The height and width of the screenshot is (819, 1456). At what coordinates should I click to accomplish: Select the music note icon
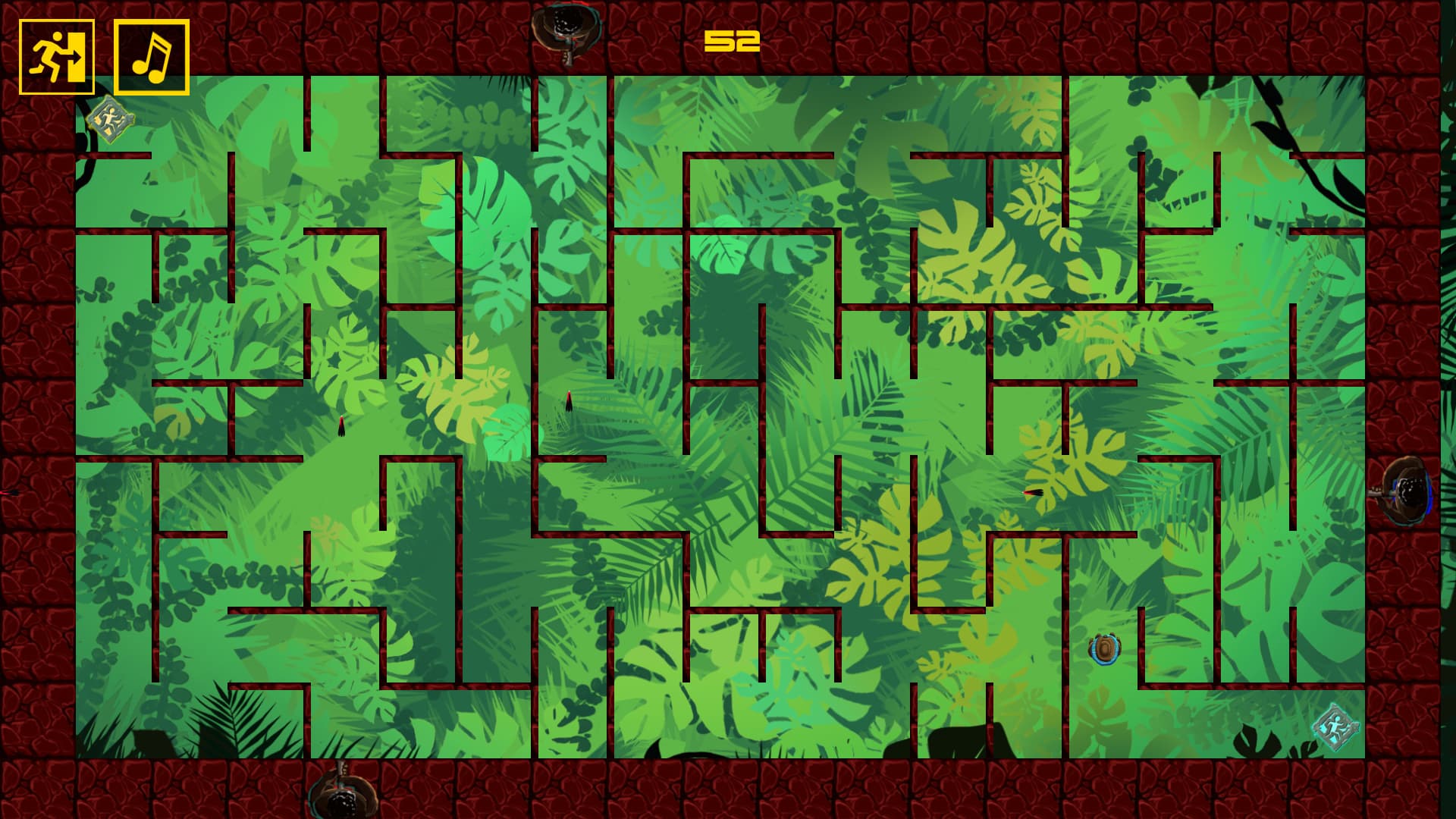149,57
